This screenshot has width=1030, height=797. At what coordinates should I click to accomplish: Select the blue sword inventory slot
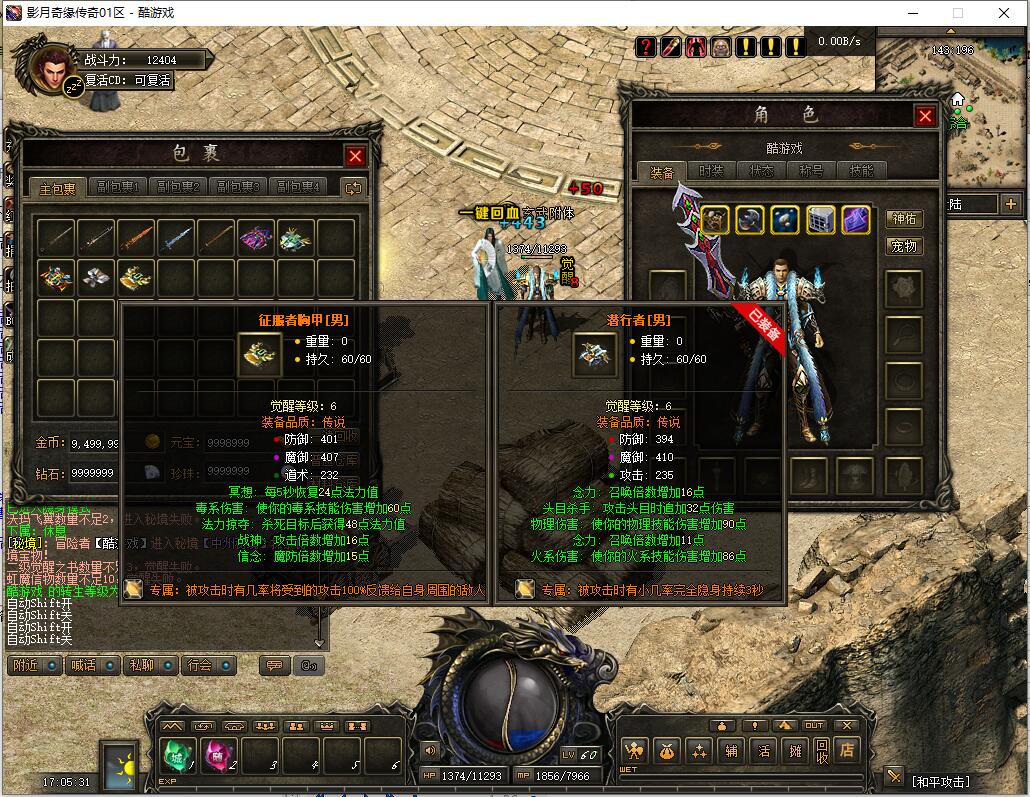(x=176, y=237)
